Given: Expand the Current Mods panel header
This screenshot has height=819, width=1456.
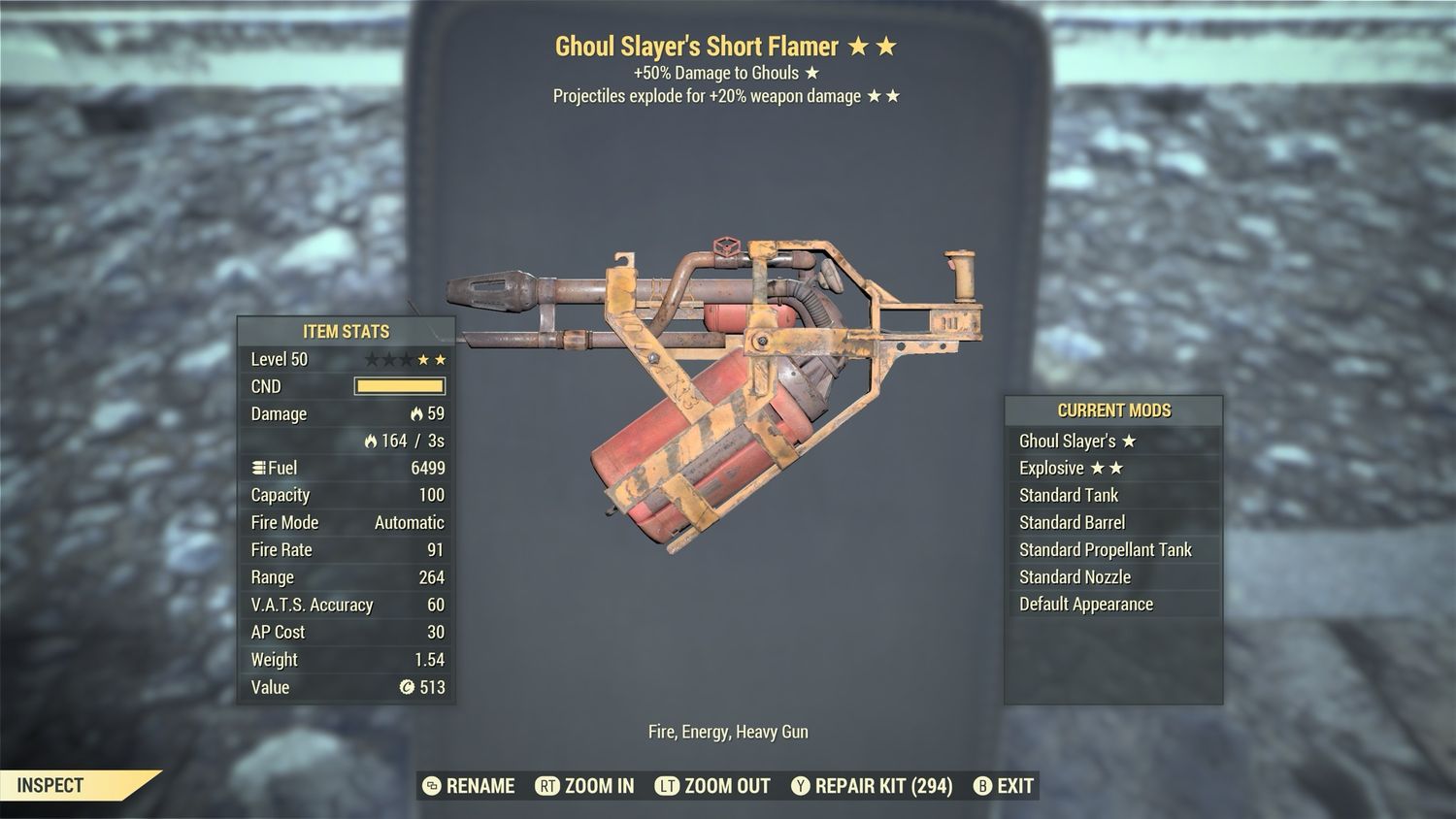Looking at the screenshot, I should (x=1114, y=410).
